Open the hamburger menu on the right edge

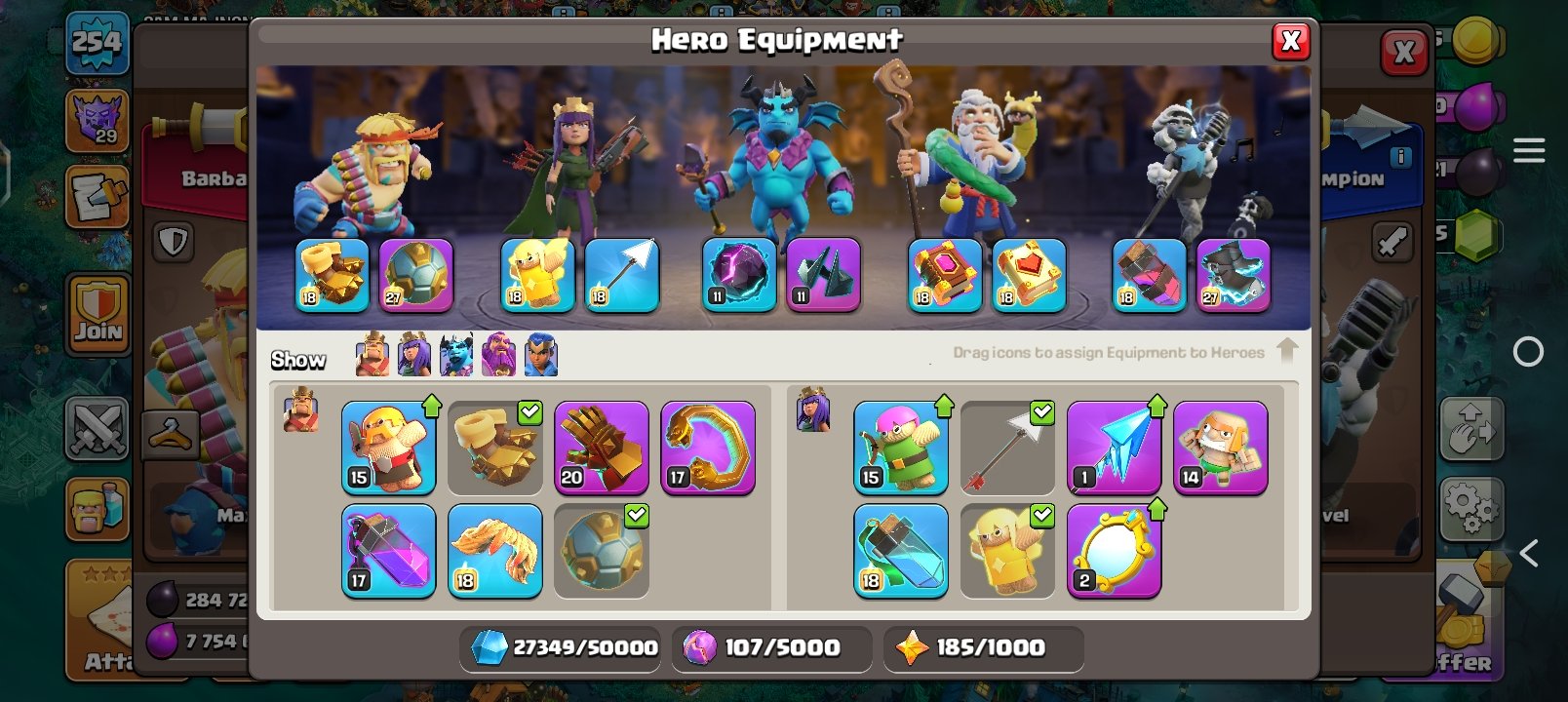pos(1529,150)
